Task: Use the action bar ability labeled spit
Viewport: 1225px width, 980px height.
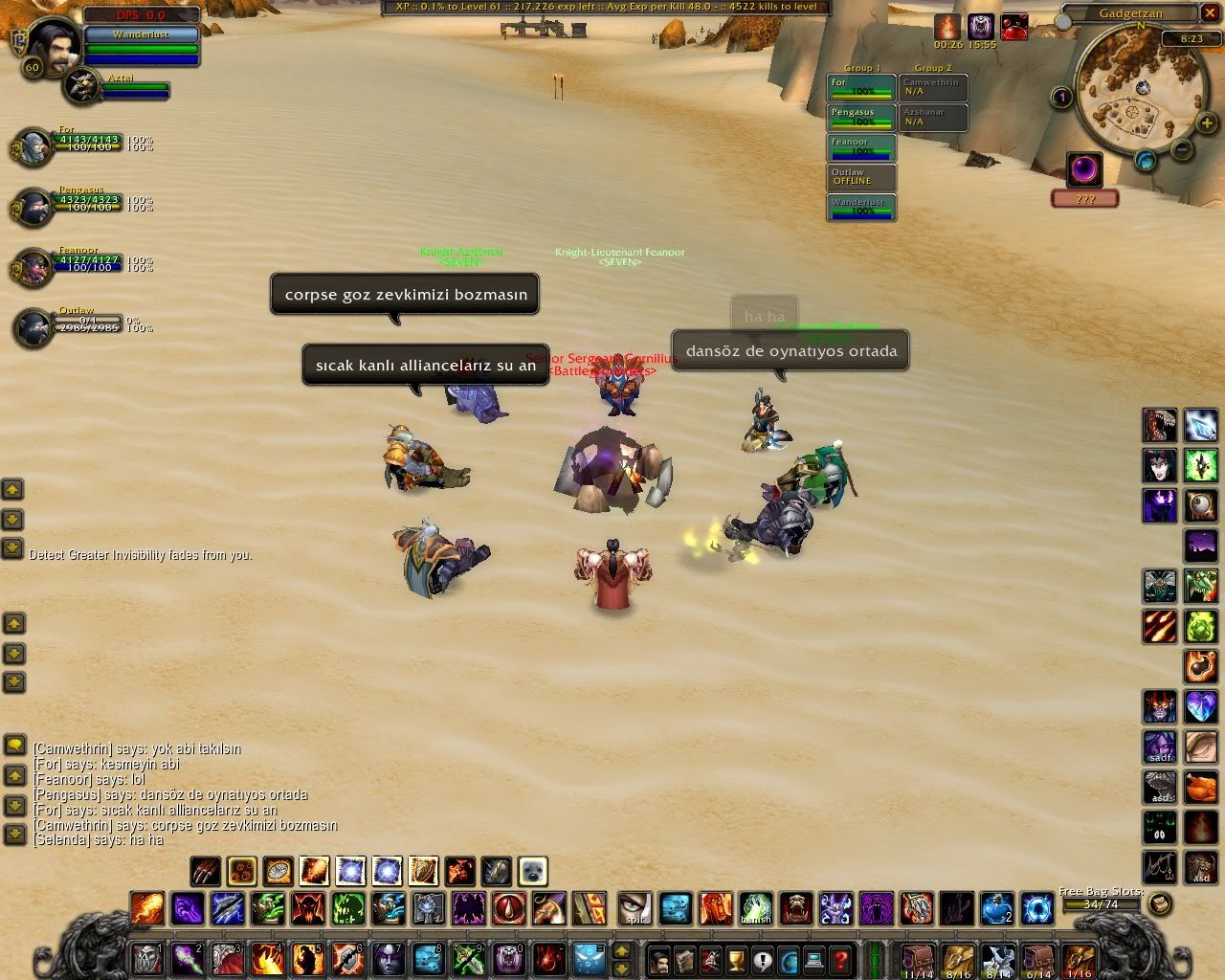Action: click(x=635, y=908)
